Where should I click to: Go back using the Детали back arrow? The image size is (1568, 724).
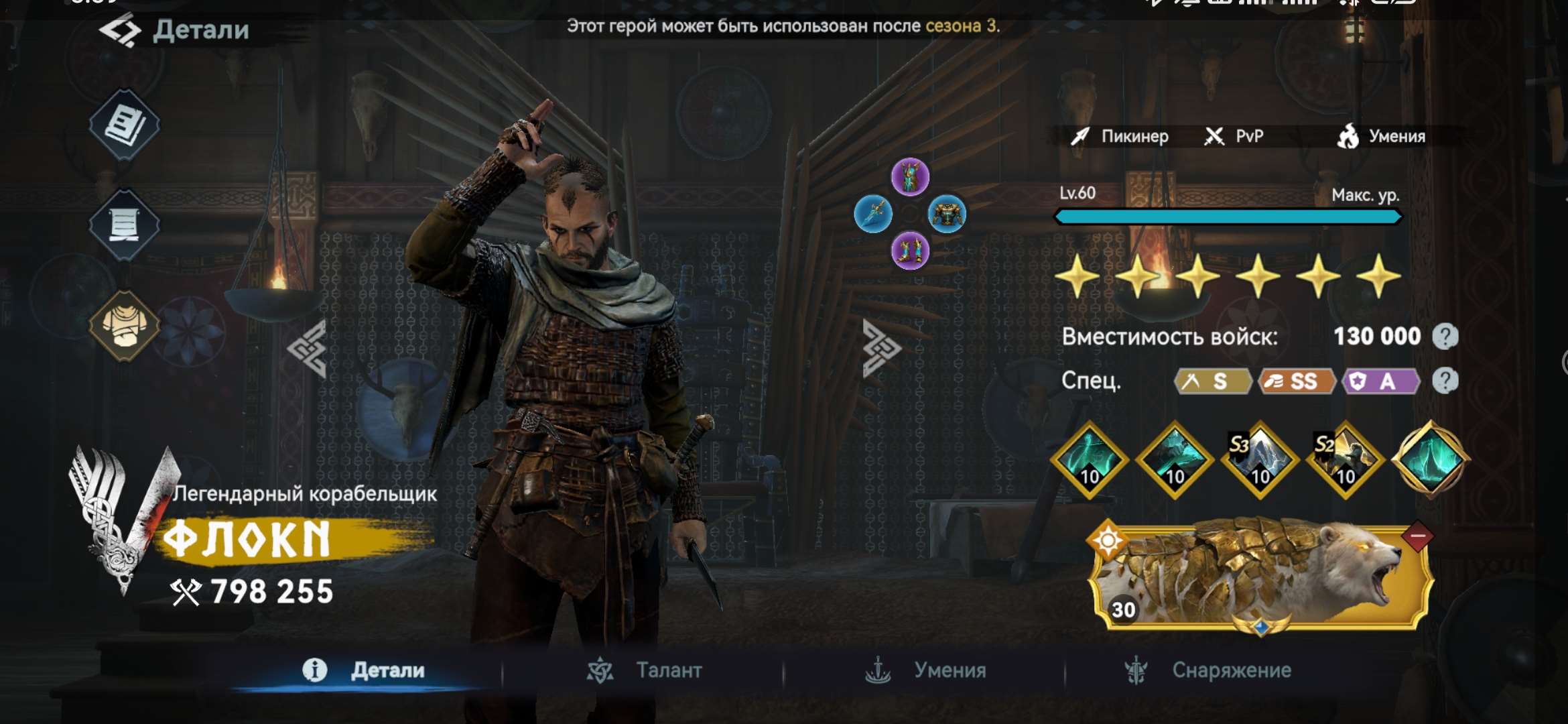(x=121, y=30)
